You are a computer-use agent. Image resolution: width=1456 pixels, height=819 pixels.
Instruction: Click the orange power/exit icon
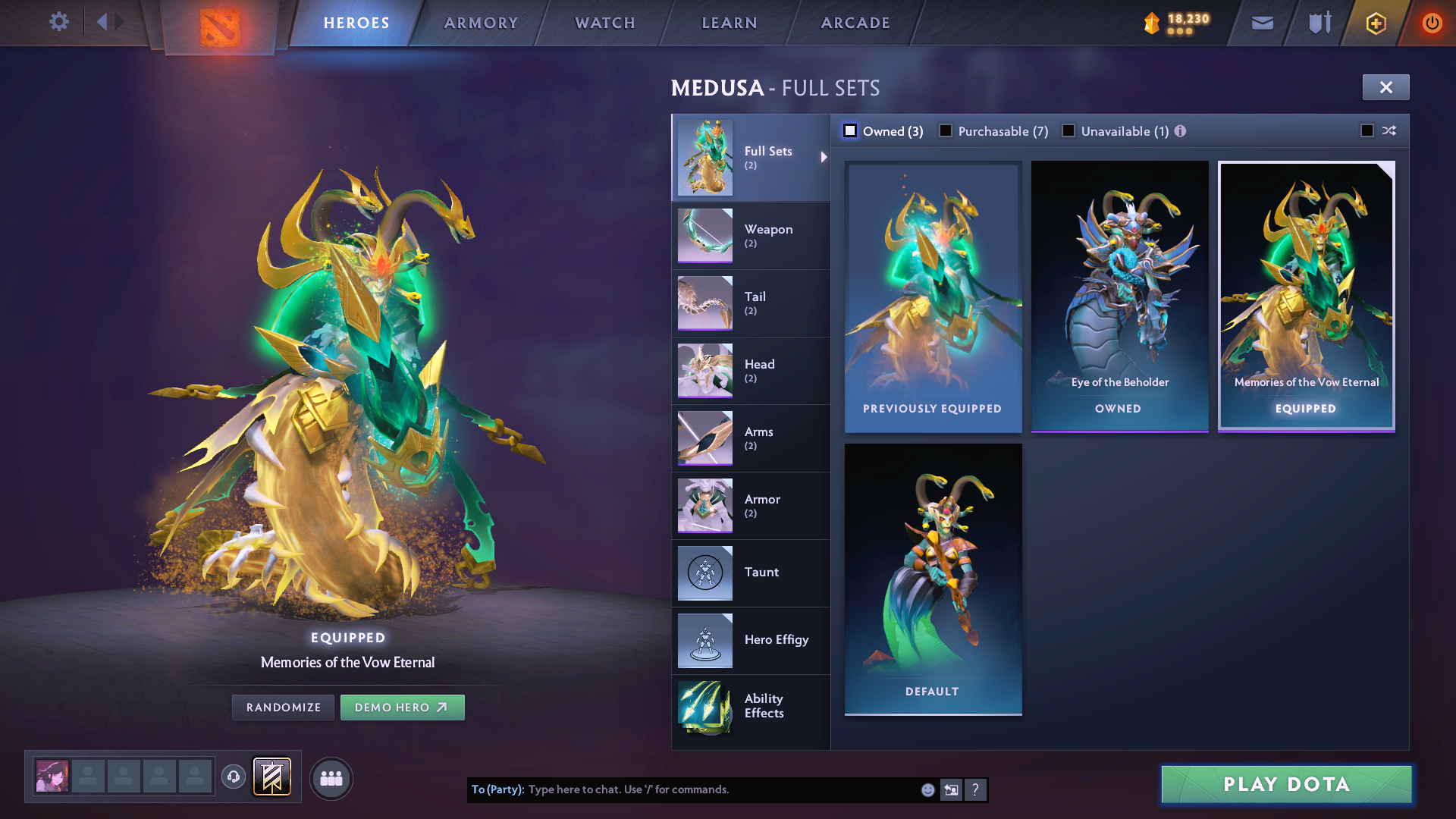tap(1432, 23)
